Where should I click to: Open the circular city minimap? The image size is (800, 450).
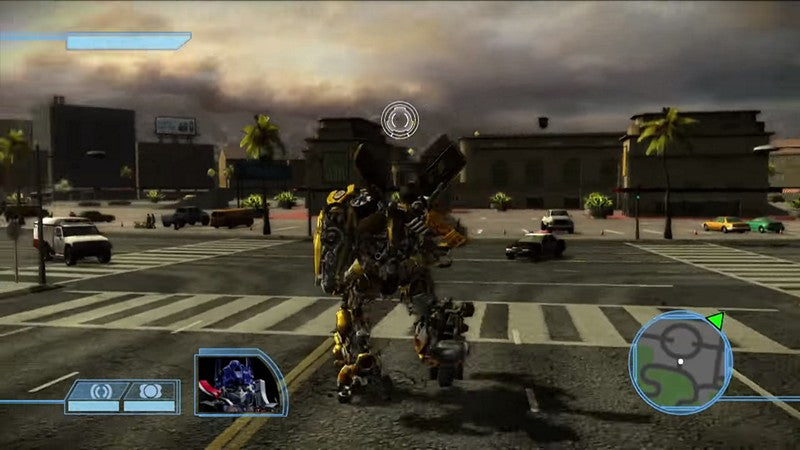pyautogui.click(x=680, y=361)
